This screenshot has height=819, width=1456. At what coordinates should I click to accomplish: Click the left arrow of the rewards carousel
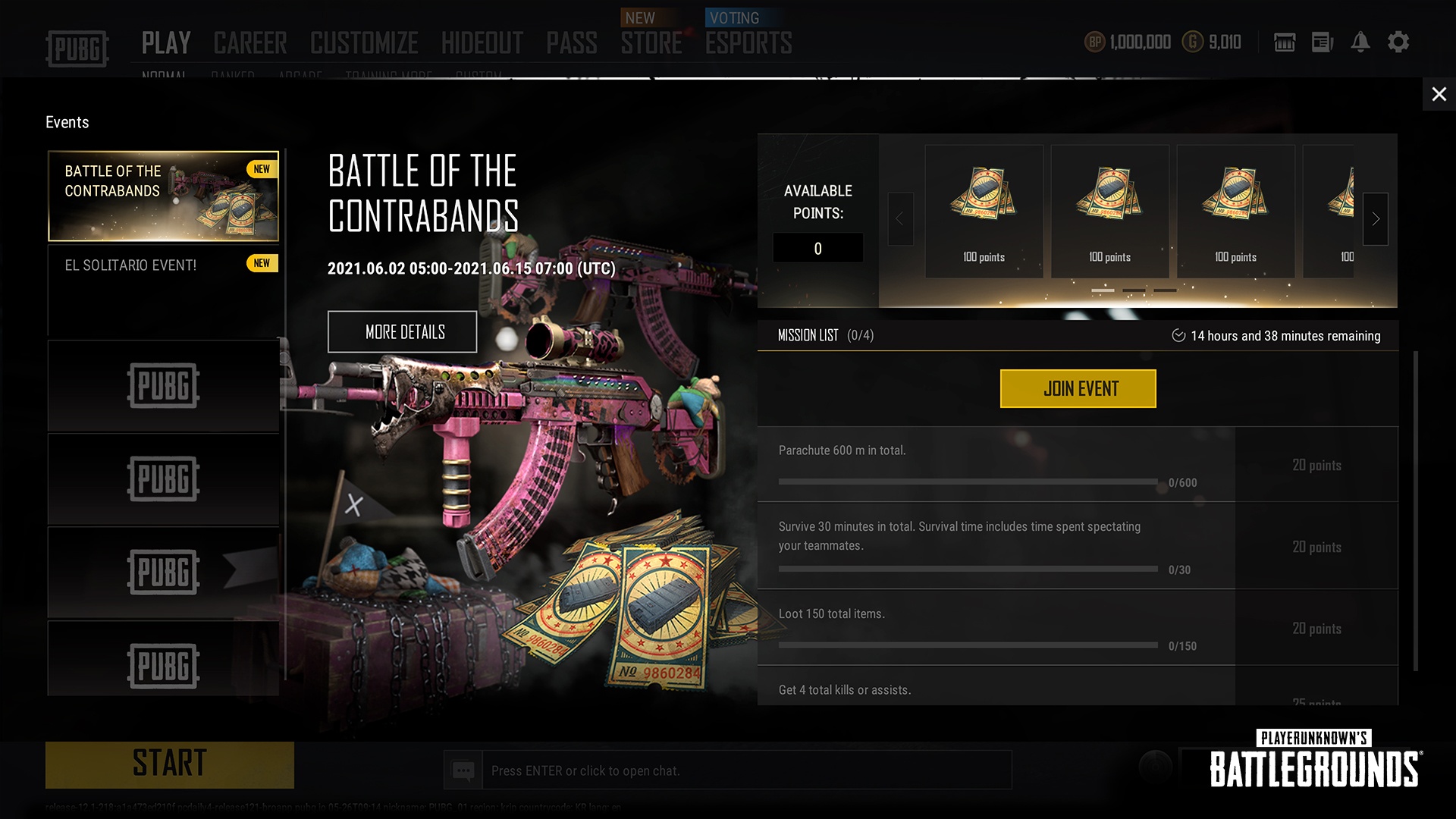(900, 219)
